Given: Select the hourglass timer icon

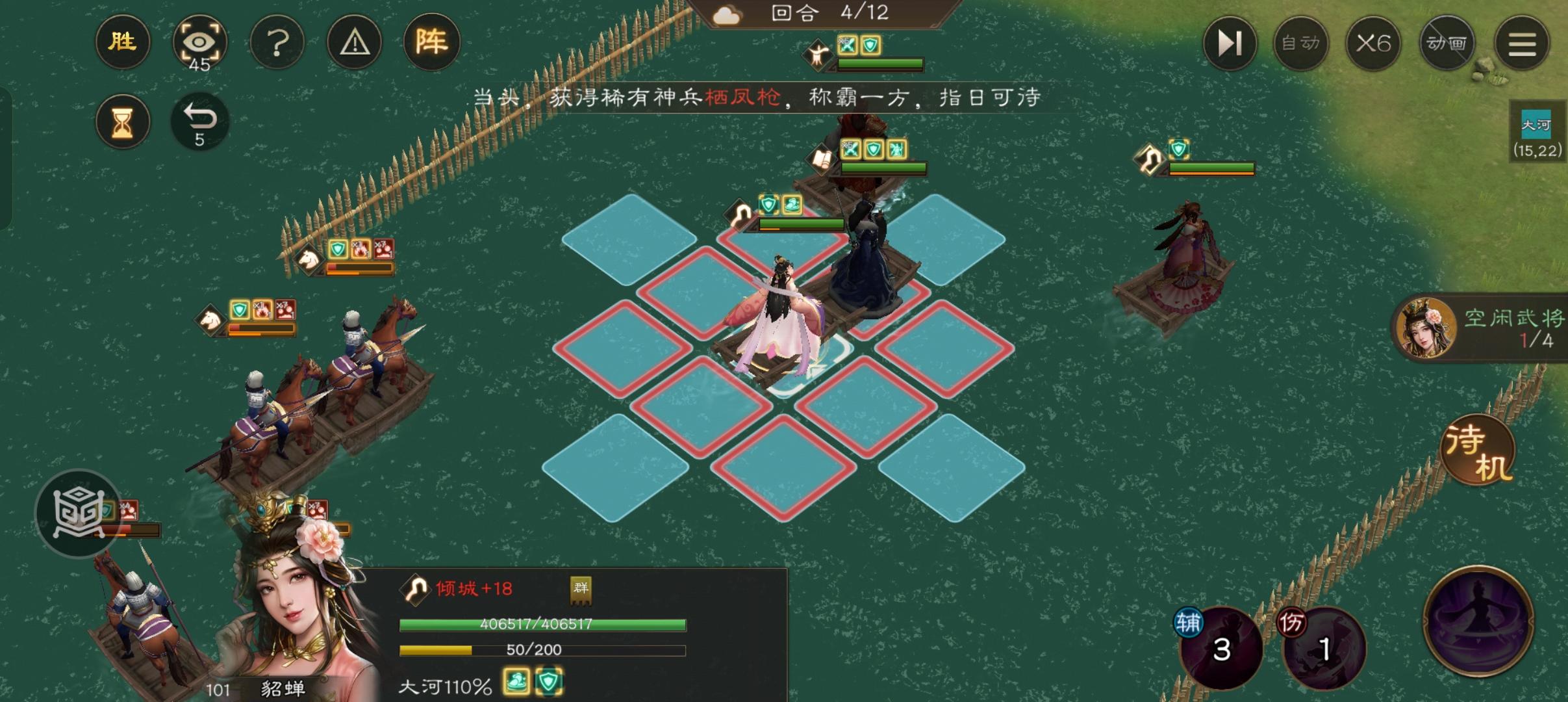Looking at the screenshot, I should [122, 121].
